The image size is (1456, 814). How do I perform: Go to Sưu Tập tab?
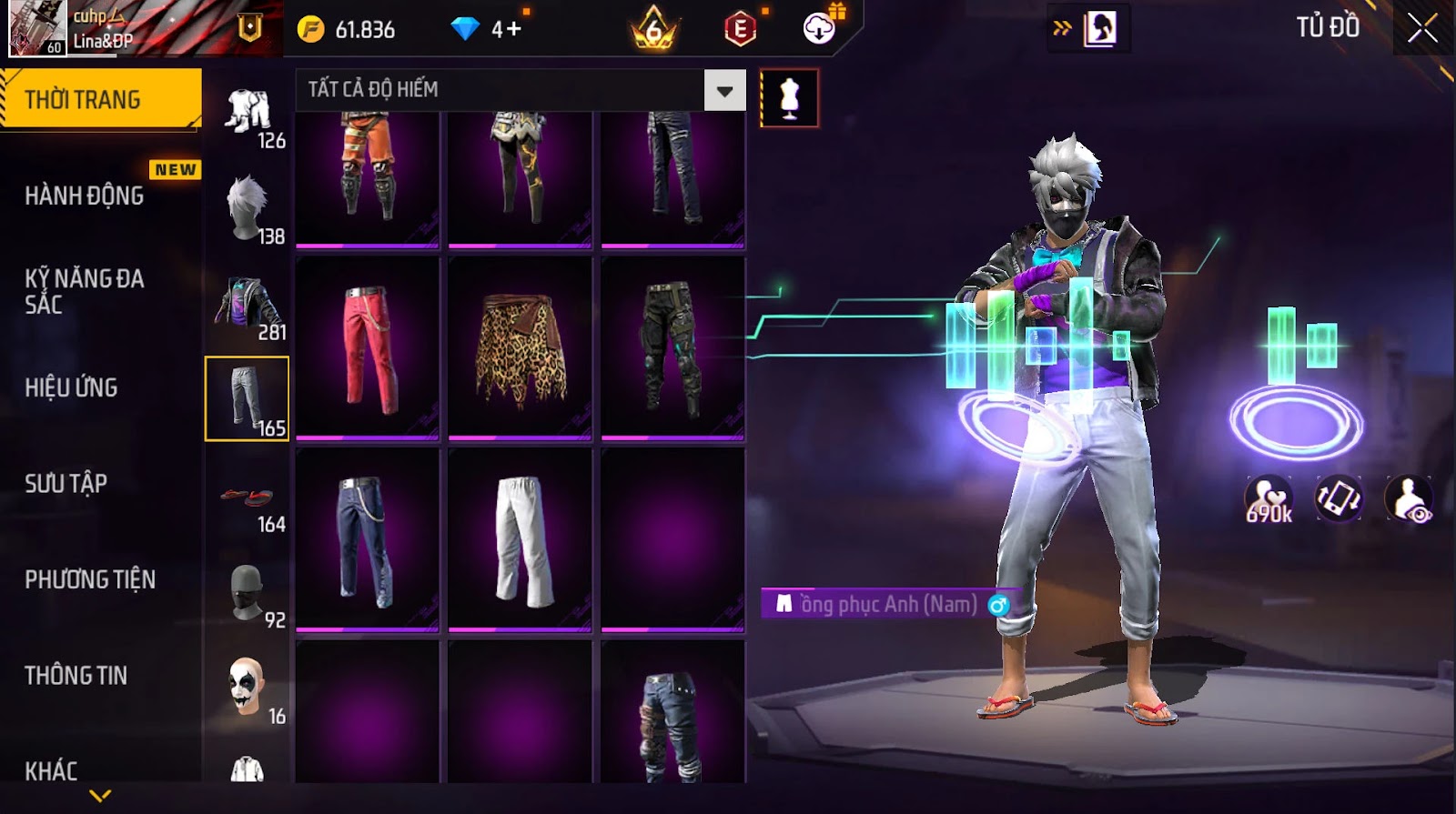tap(66, 483)
